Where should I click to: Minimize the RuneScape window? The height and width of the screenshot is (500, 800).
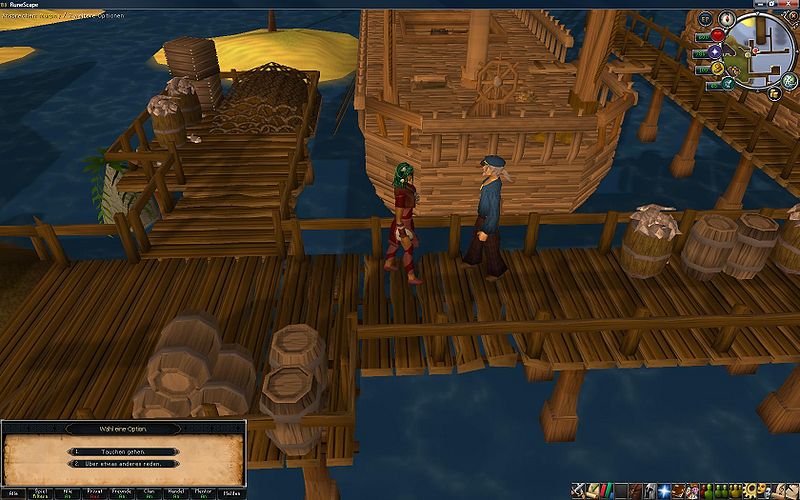759,5
